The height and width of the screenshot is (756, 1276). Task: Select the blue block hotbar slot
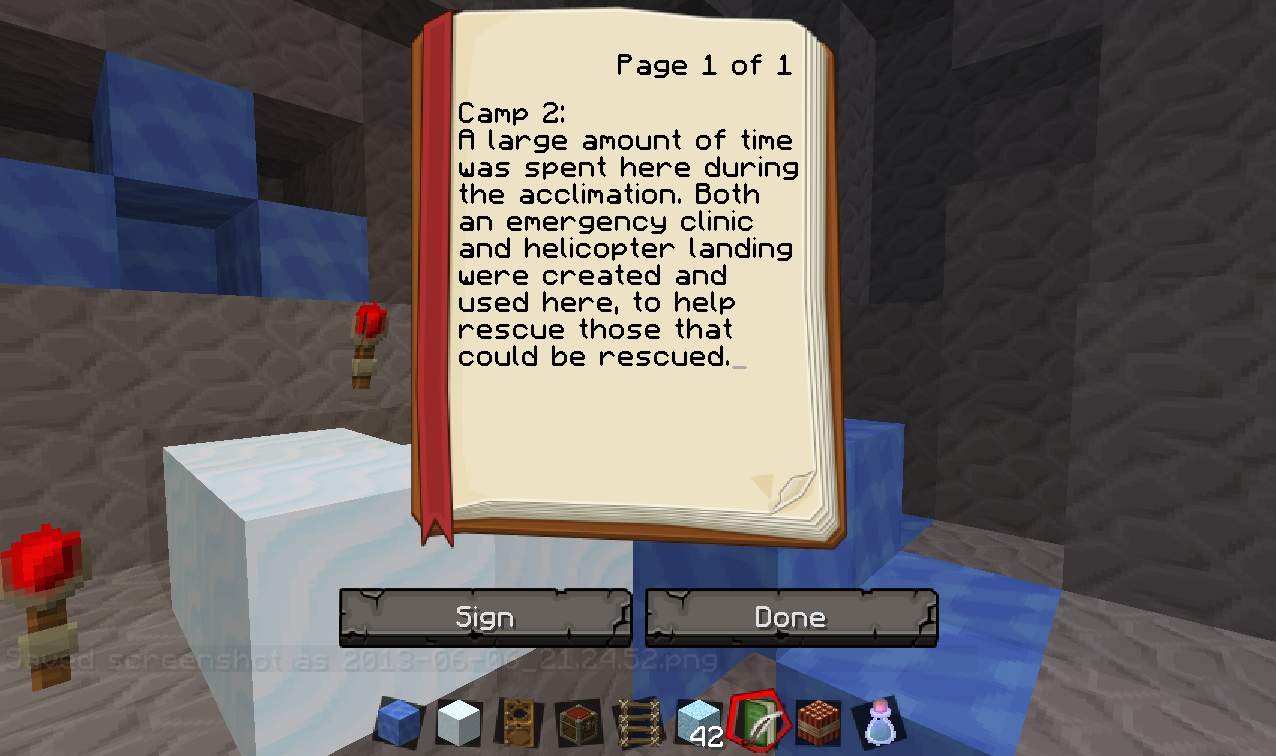click(x=399, y=721)
